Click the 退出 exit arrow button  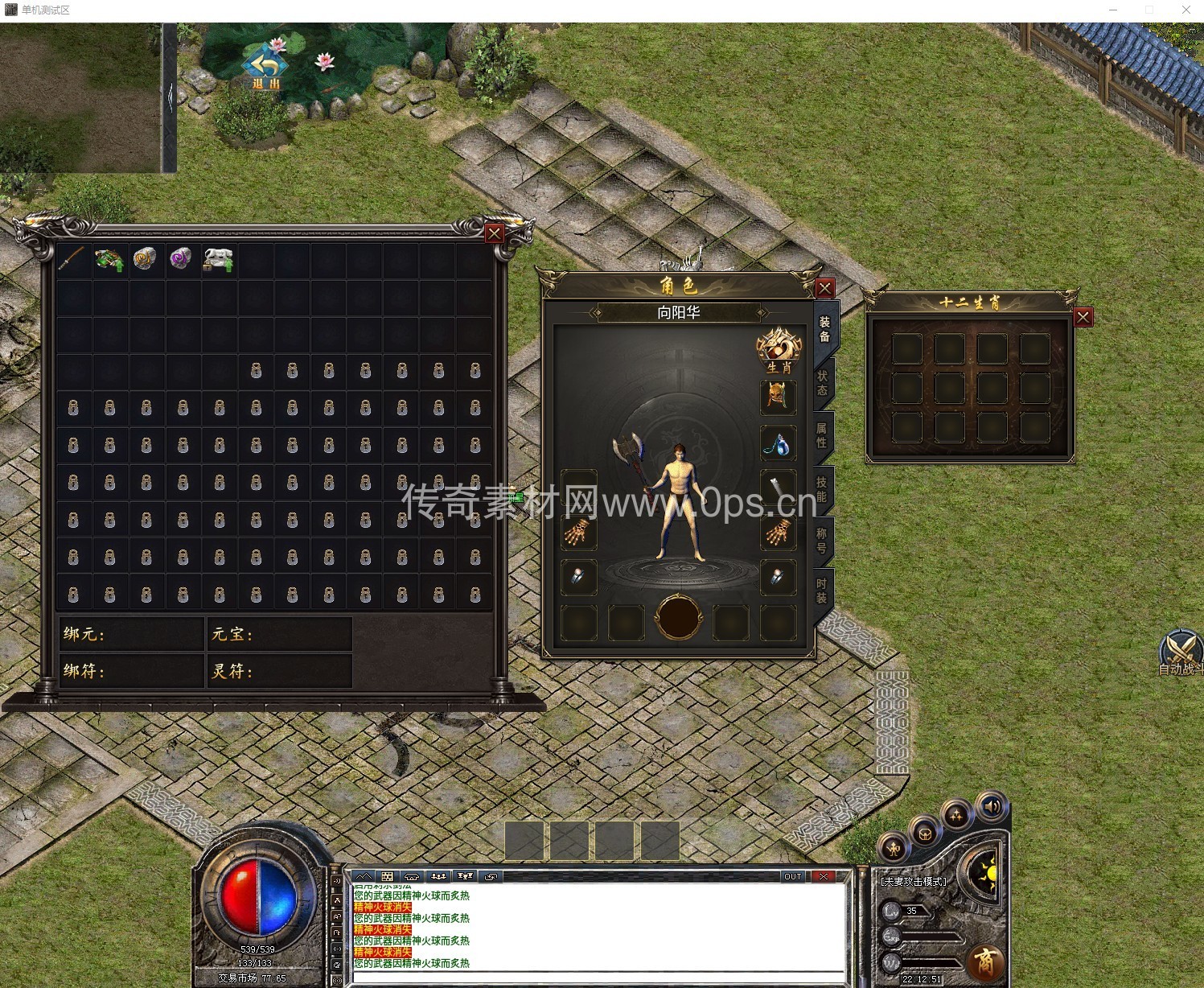point(265,66)
